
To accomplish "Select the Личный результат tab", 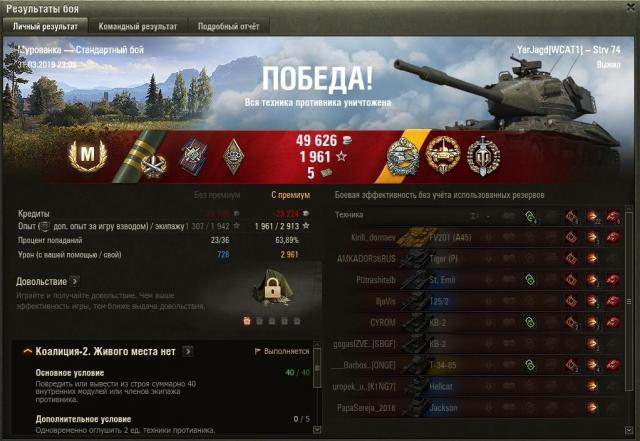I will click(50, 26).
